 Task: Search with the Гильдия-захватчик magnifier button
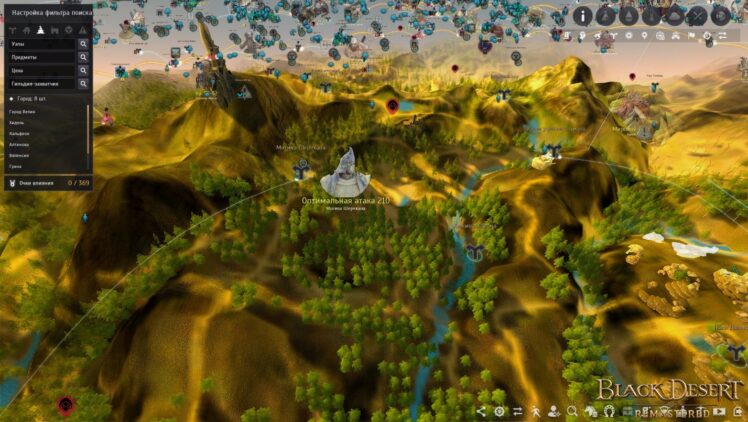coord(83,84)
